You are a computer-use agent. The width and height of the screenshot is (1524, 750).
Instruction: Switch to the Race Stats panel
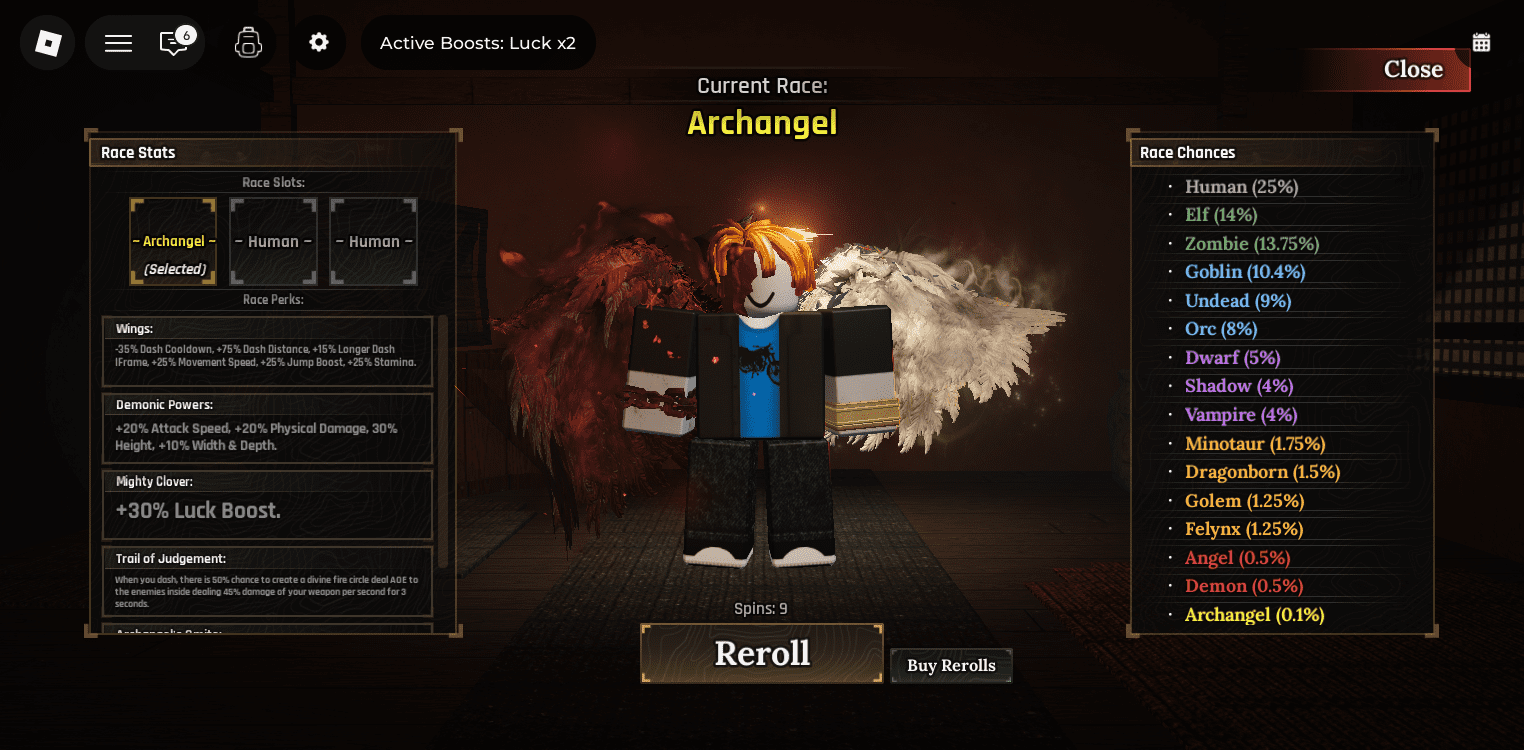tap(138, 152)
